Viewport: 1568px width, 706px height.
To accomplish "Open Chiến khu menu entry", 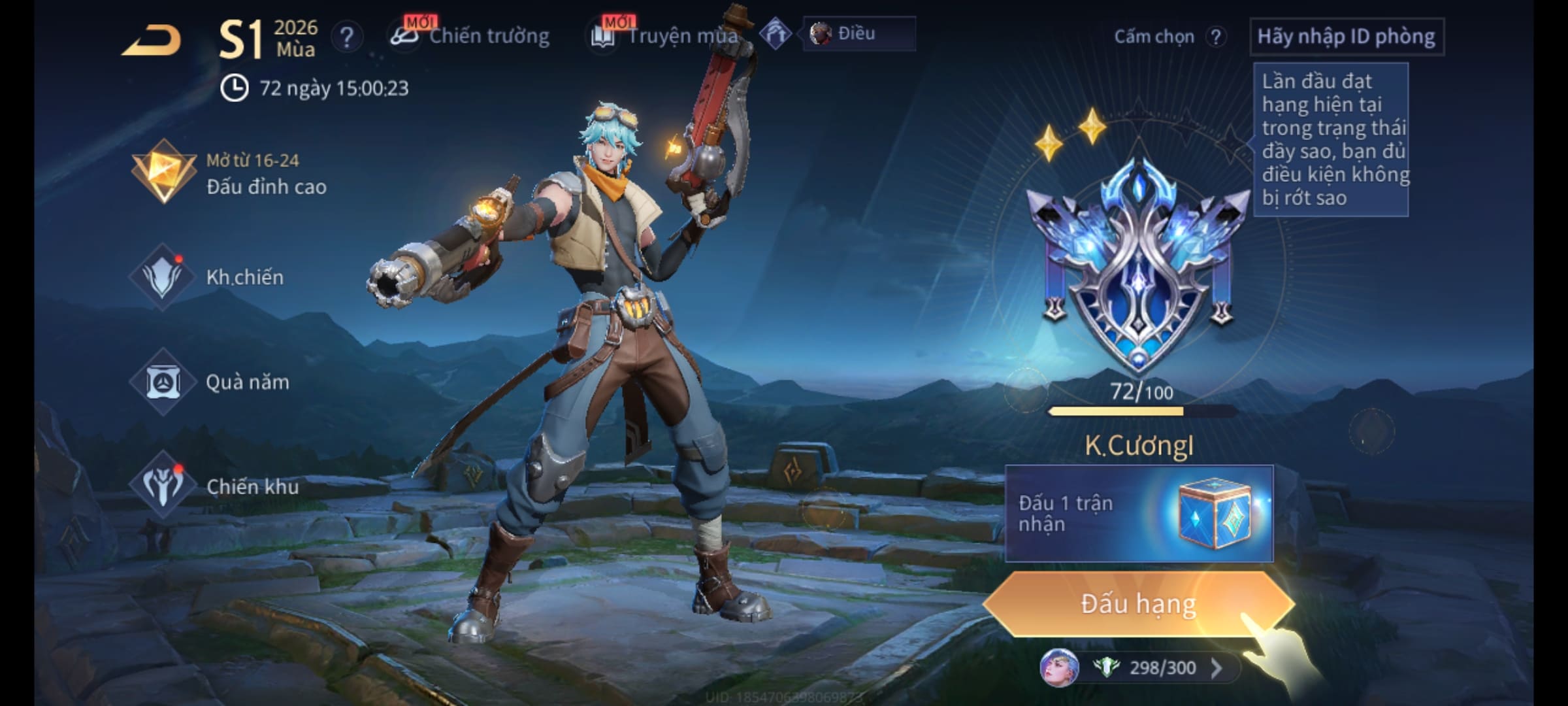I will pyautogui.click(x=214, y=486).
